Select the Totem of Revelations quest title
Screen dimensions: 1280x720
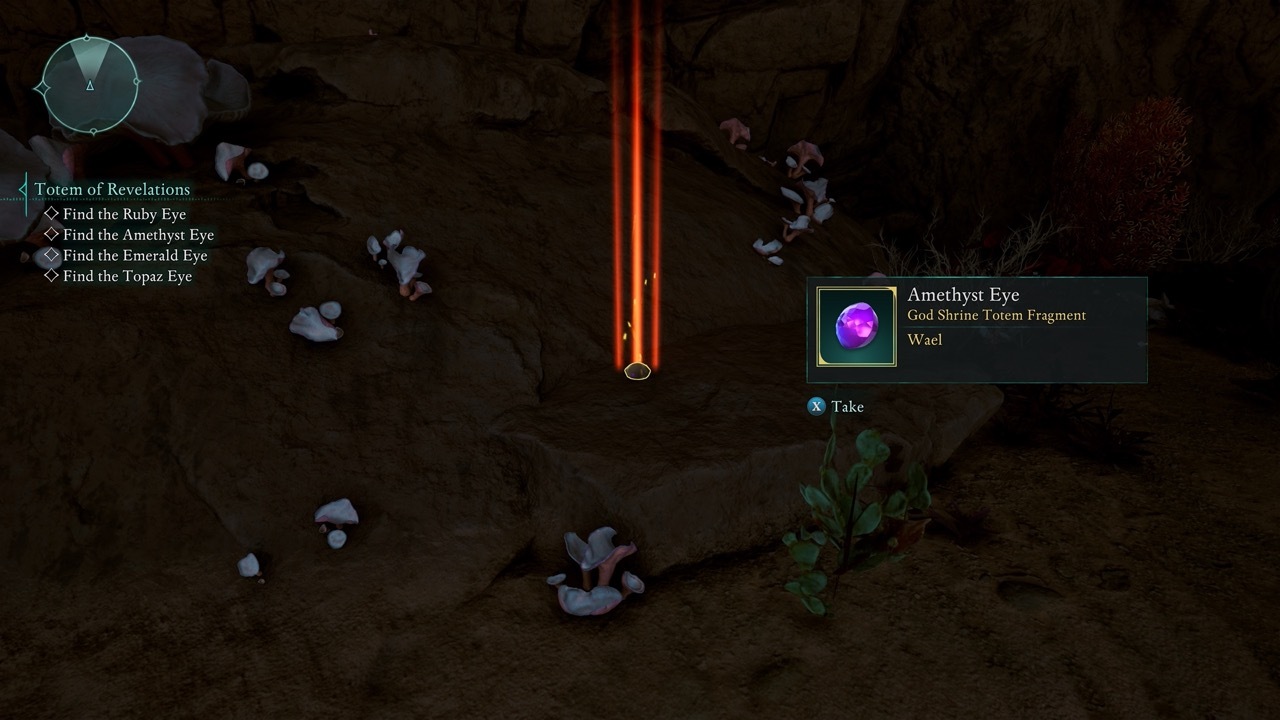pos(112,189)
